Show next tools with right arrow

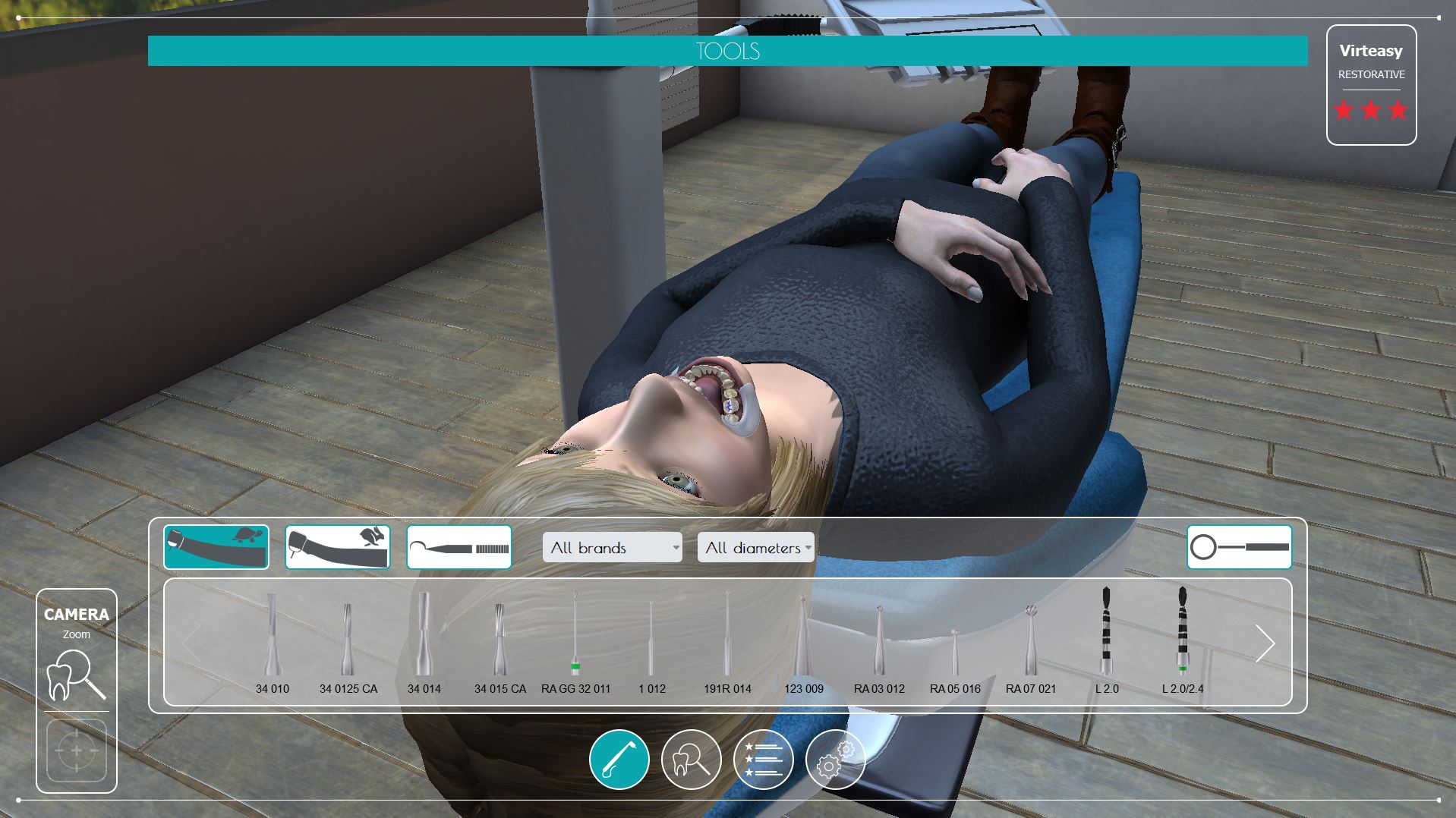[1264, 643]
